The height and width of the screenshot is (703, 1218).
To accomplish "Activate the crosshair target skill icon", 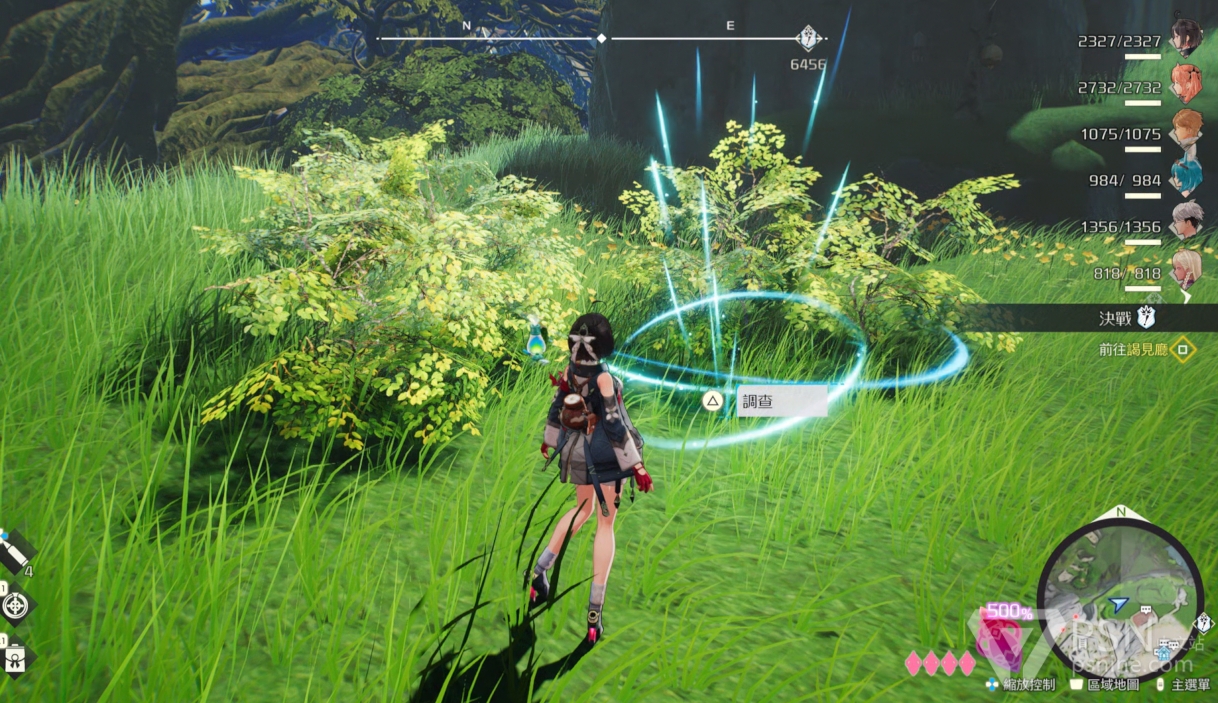I will (16, 605).
